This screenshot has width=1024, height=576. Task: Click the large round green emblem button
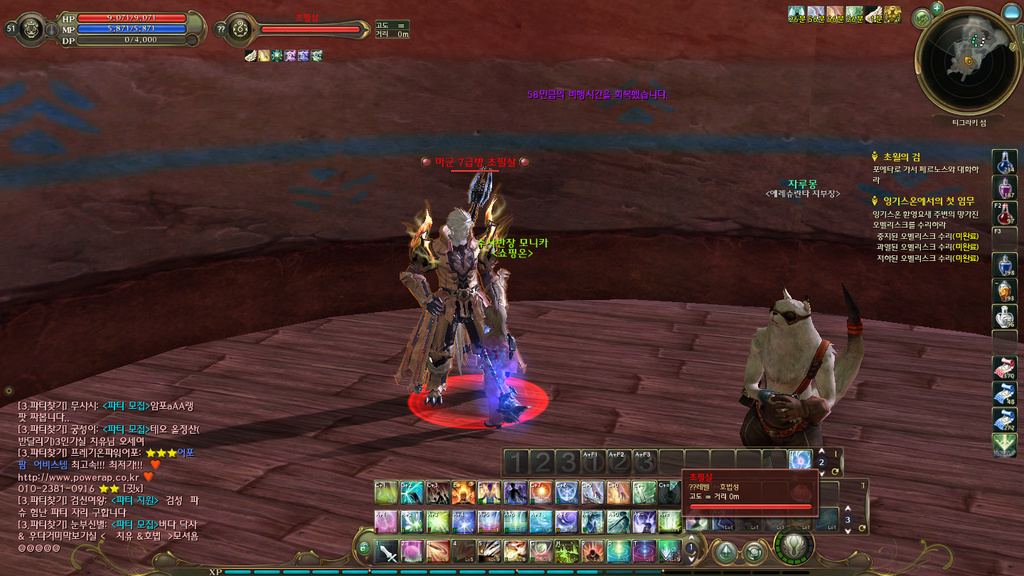[x=794, y=546]
